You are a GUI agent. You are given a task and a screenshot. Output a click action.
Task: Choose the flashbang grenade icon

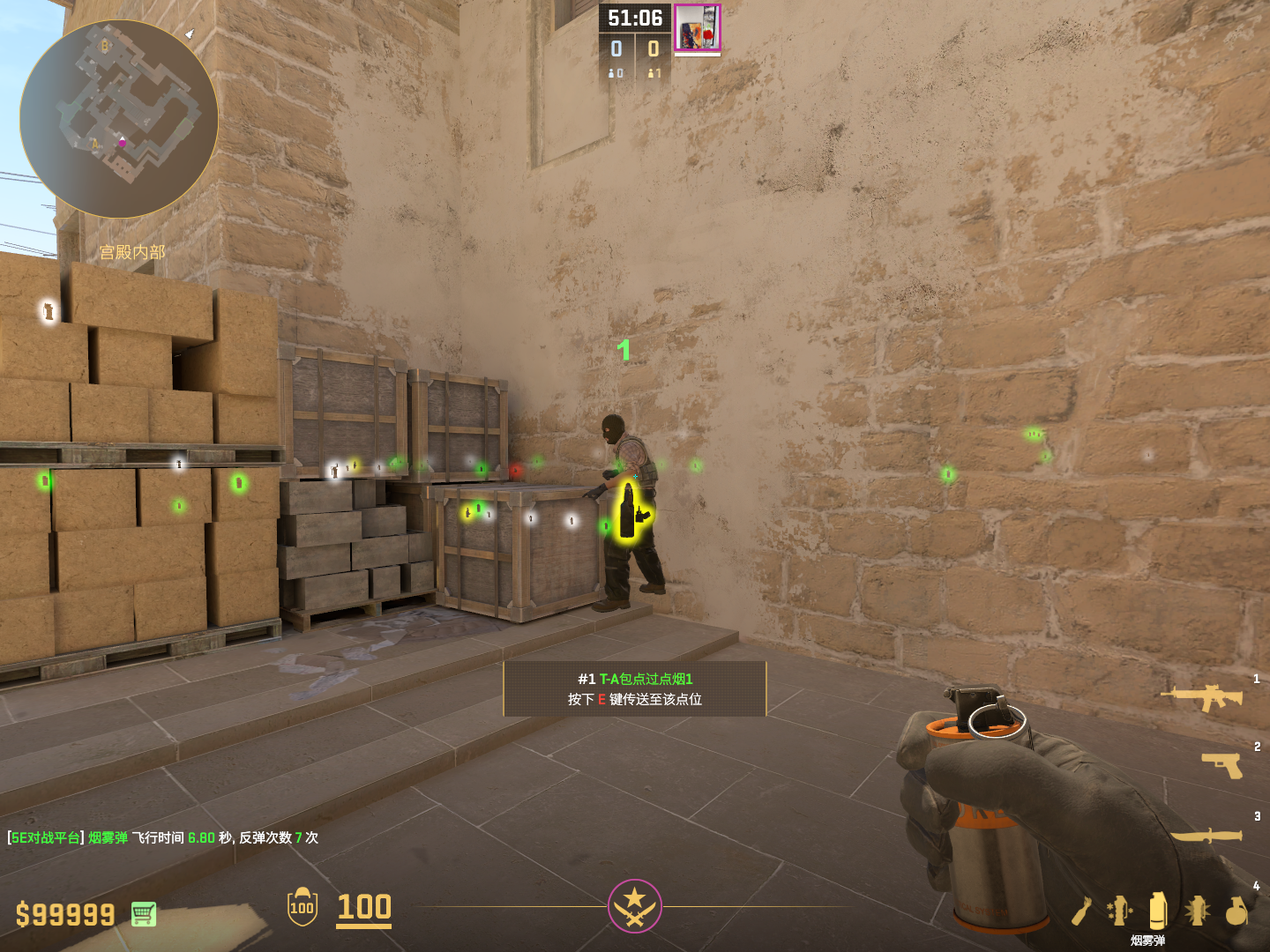click(1197, 910)
